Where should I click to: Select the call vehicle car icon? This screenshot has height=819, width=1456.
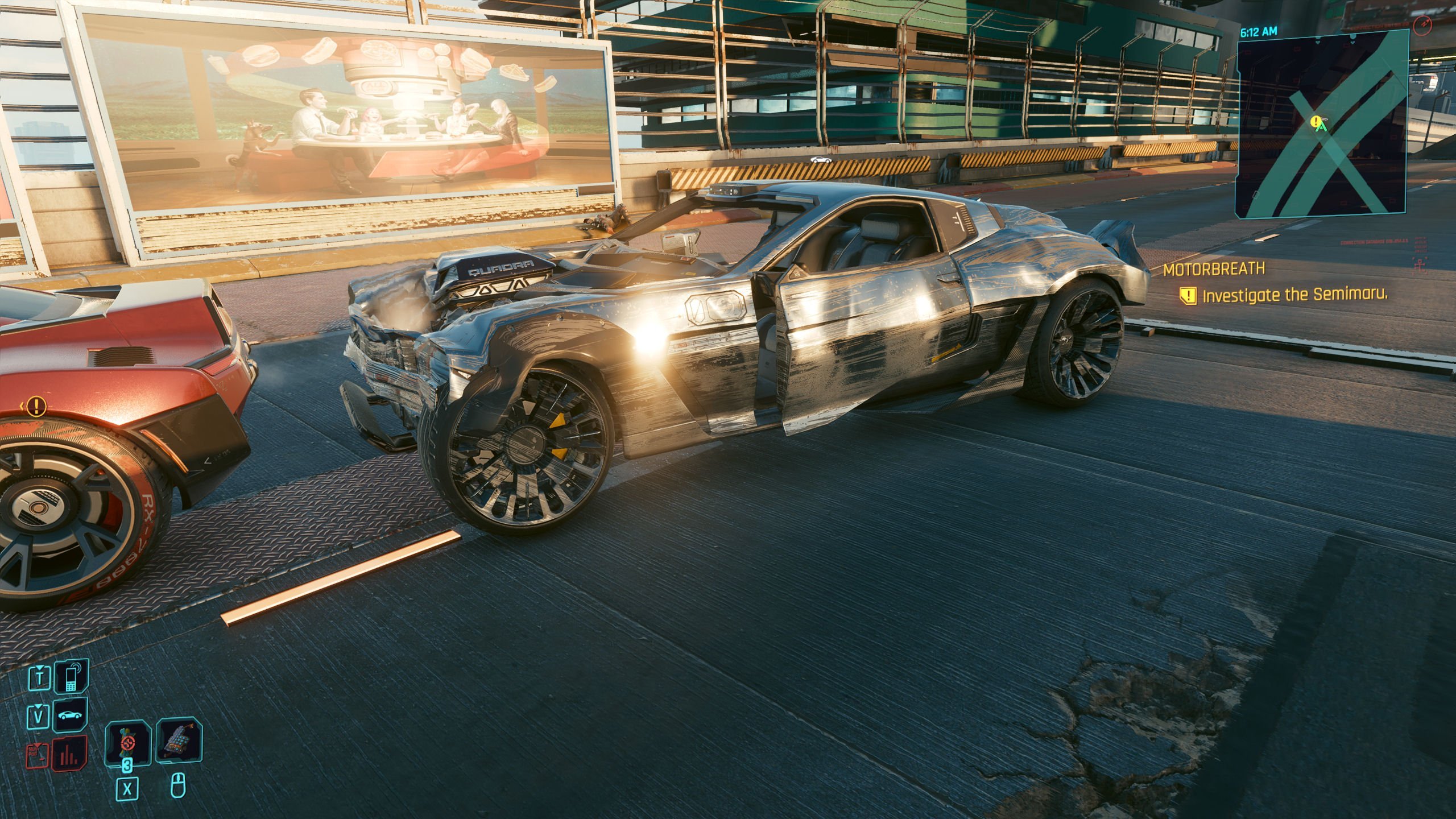click(x=71, y=715)
